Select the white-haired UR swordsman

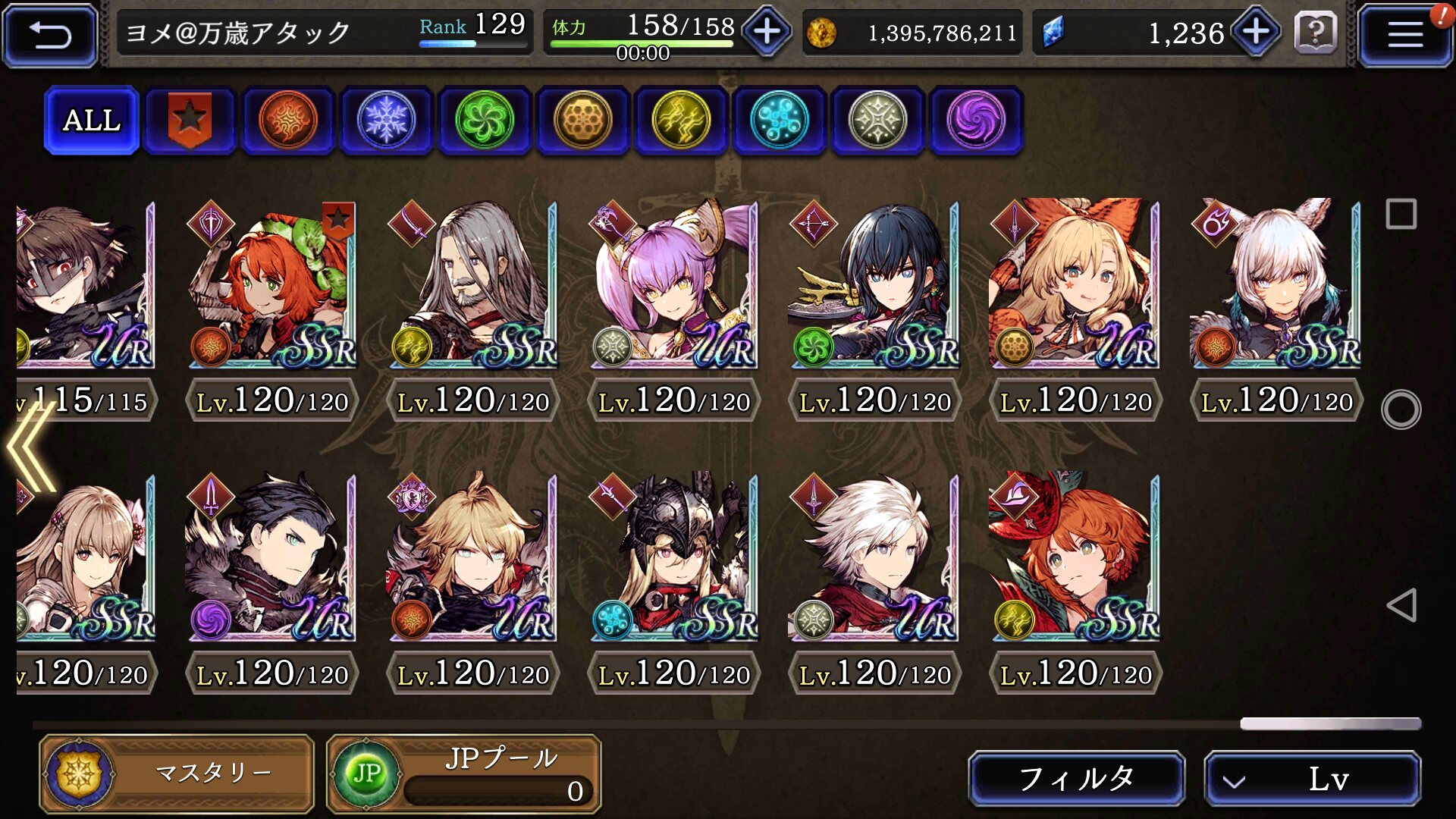point(874,557)
